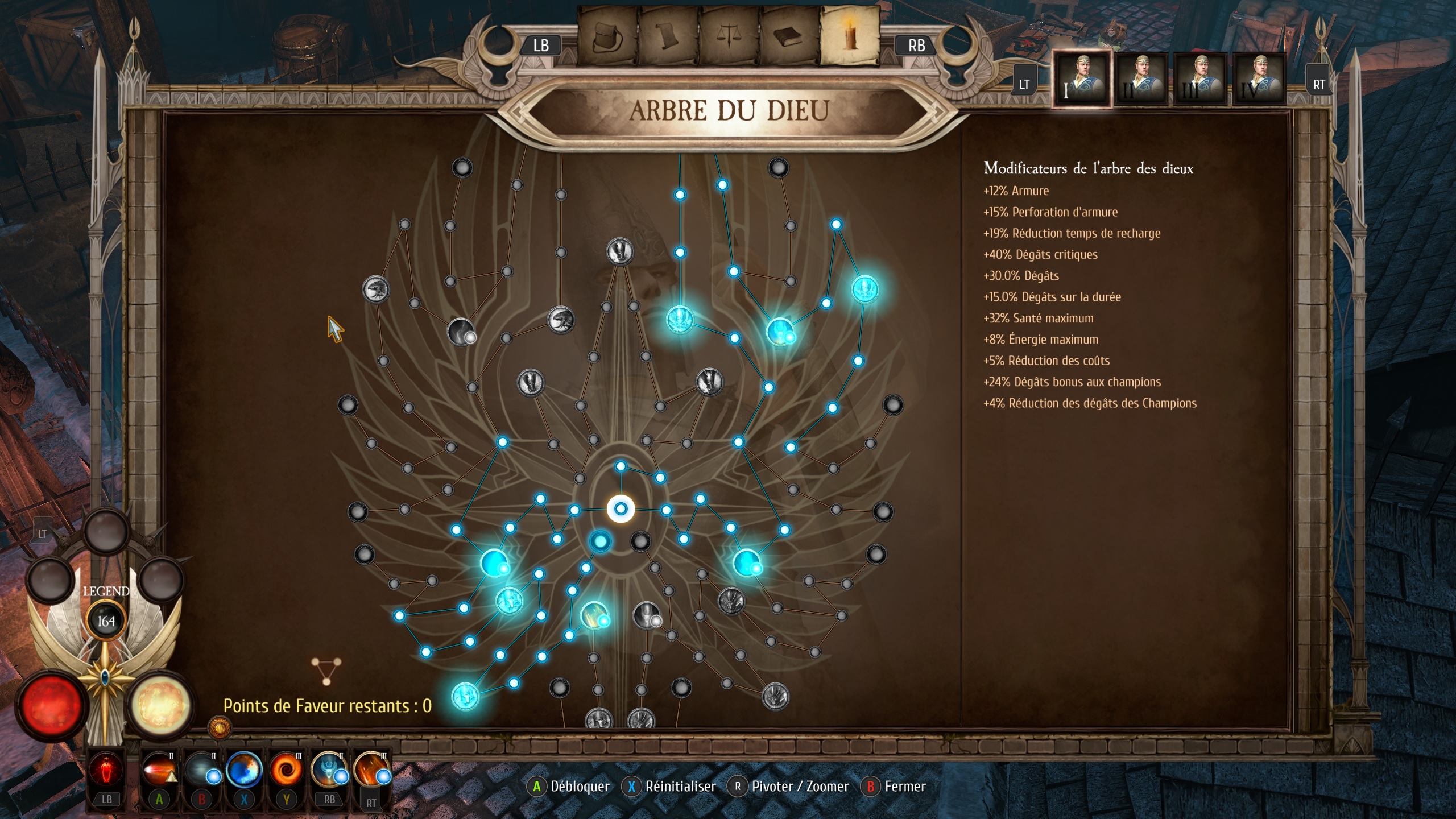Select the candle God Tree tab
Image resolution: width=1456 pixels, height=819 pixels.
pos(850,36)
